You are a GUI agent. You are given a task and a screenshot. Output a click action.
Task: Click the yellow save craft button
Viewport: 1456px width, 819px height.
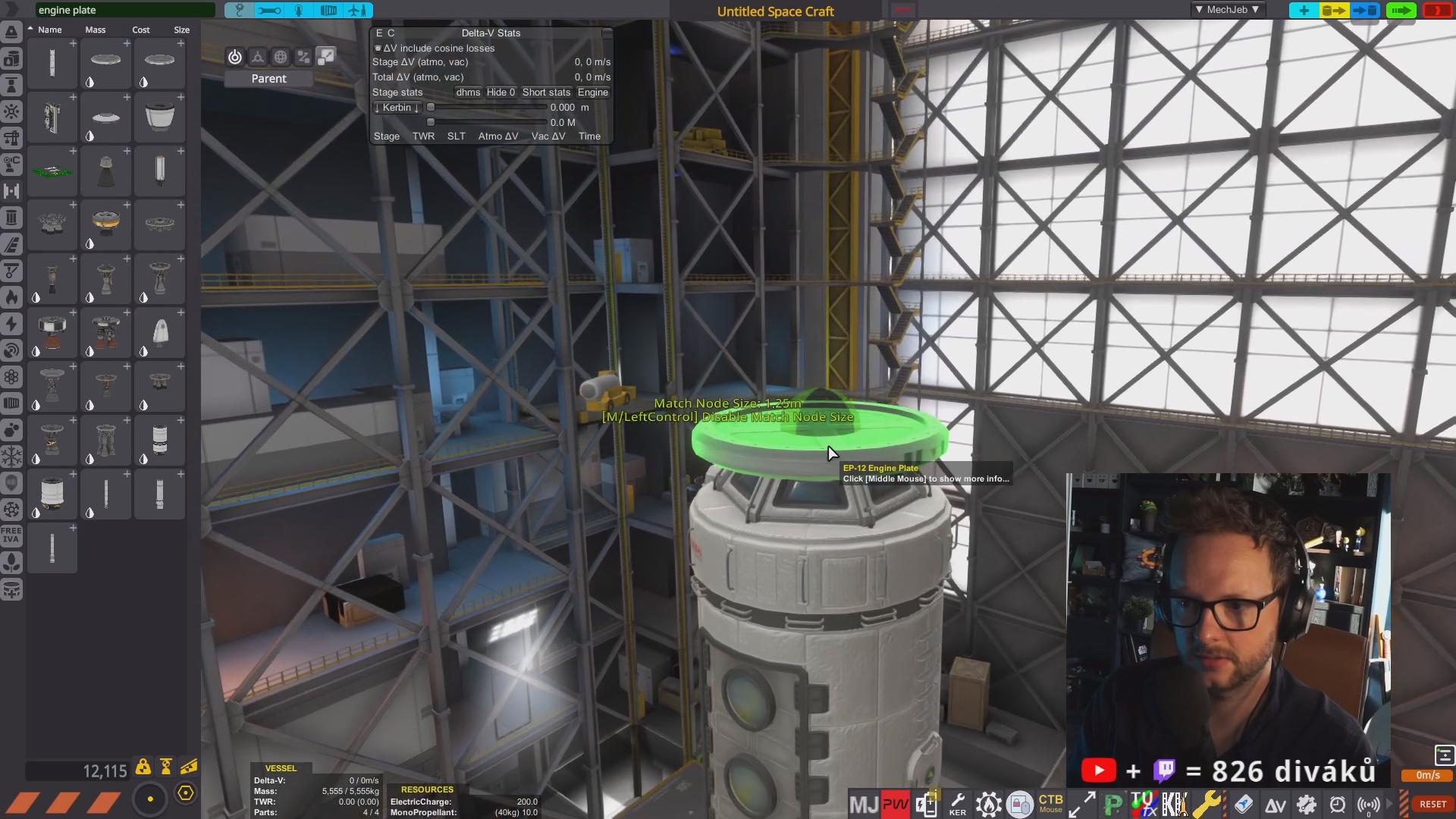click(1334, 11)
